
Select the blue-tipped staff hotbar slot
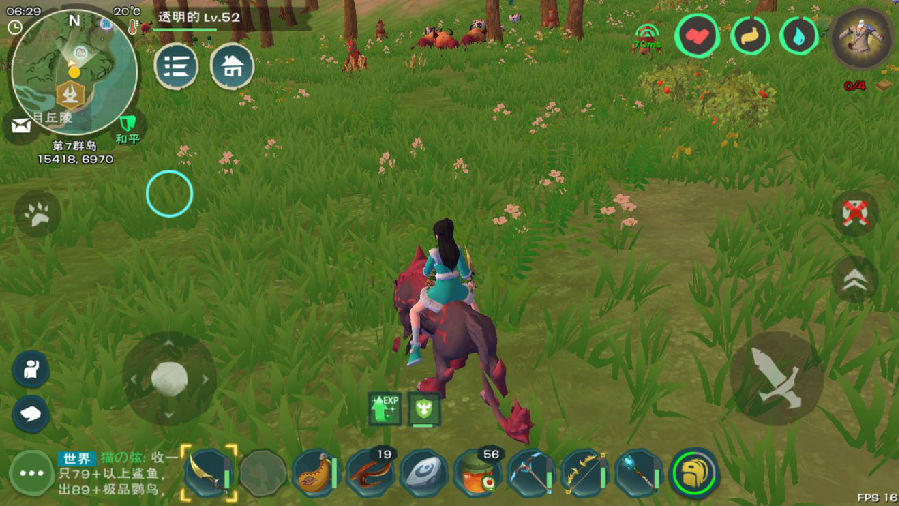pyautogui.click(x=638, y=472)
